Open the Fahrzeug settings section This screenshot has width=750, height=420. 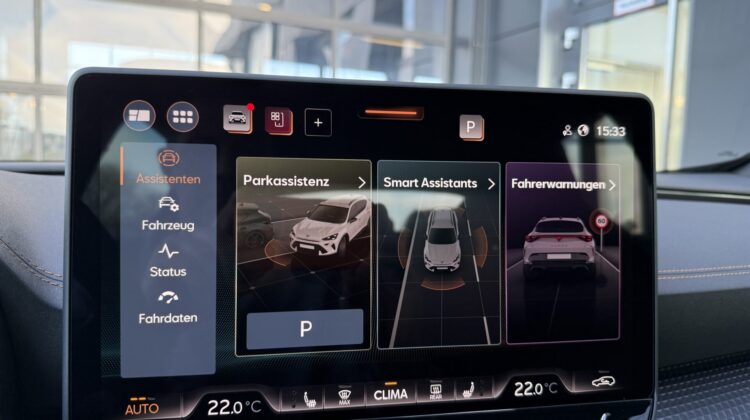pos(168,214)
